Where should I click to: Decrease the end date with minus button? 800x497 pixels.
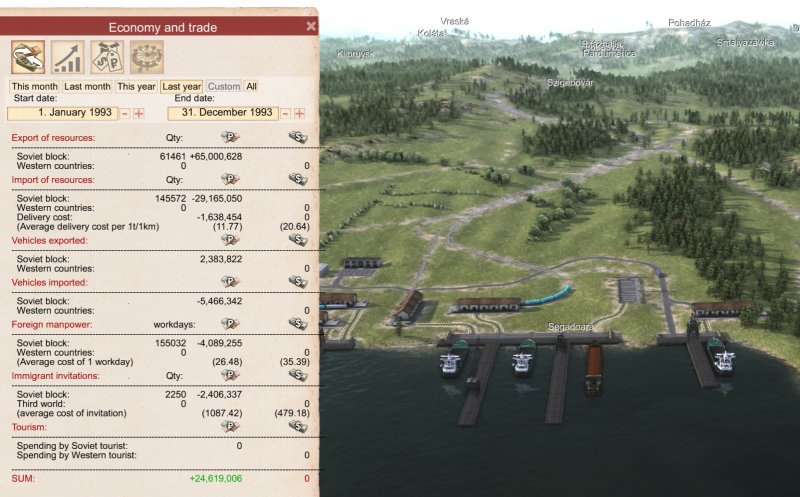tap(285, 114)
